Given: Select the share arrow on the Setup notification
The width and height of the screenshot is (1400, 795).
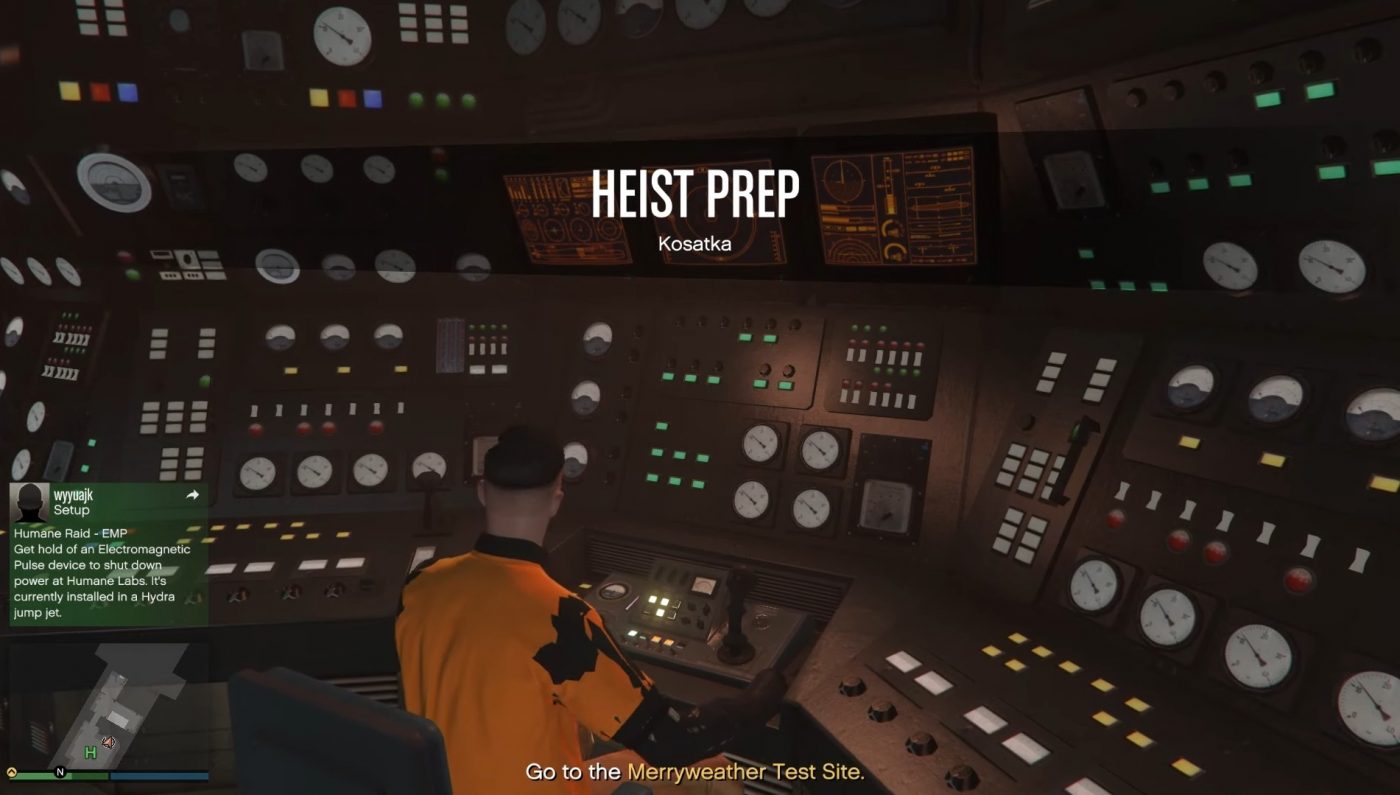Looking at the screenshot, I should click(x=190, y=494).
